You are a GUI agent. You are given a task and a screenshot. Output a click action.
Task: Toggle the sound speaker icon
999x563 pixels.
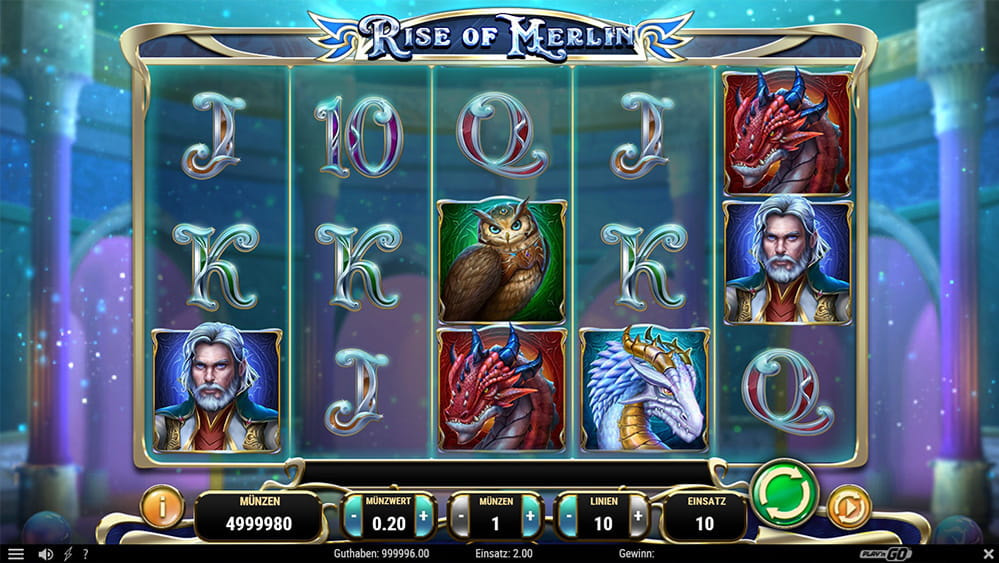[45, 554]
